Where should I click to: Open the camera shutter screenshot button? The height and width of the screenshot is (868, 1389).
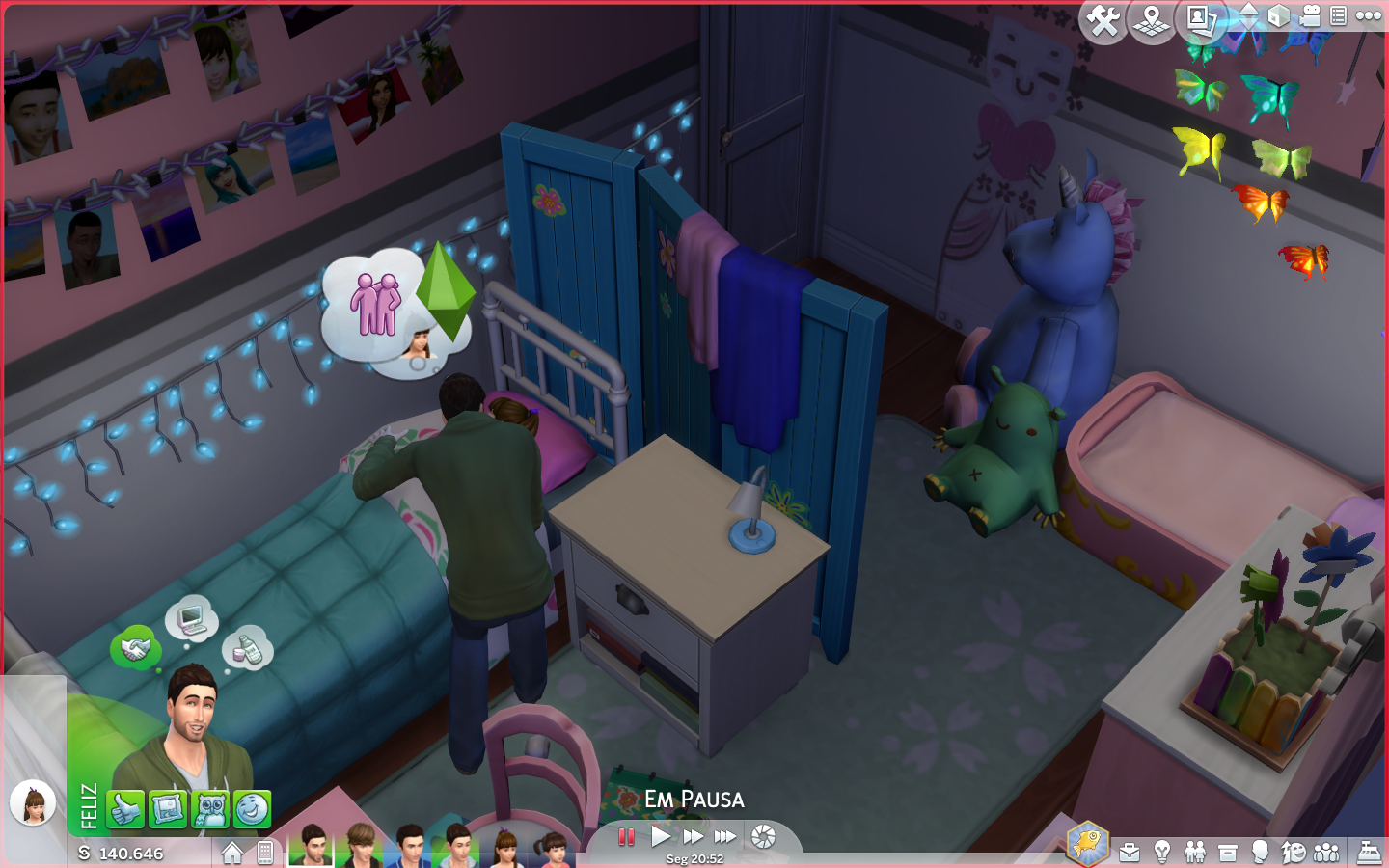(763, 836)
